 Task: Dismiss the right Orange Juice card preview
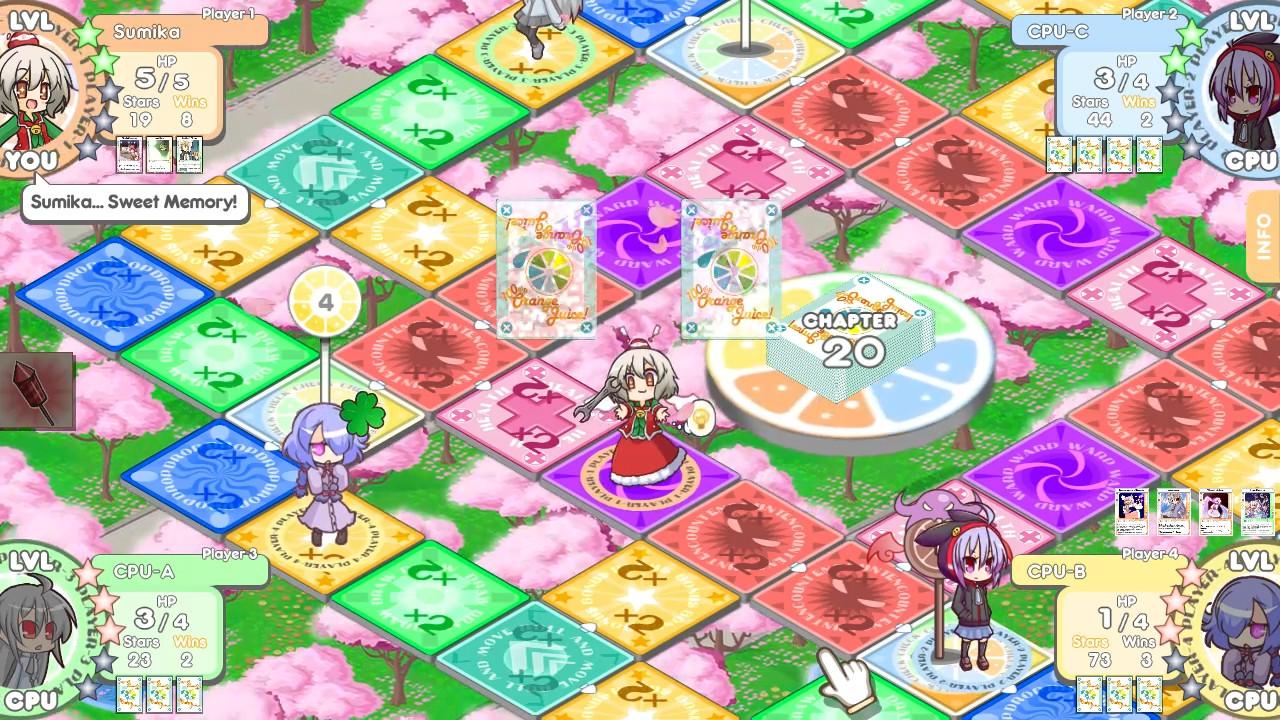(x=731, y=270)
